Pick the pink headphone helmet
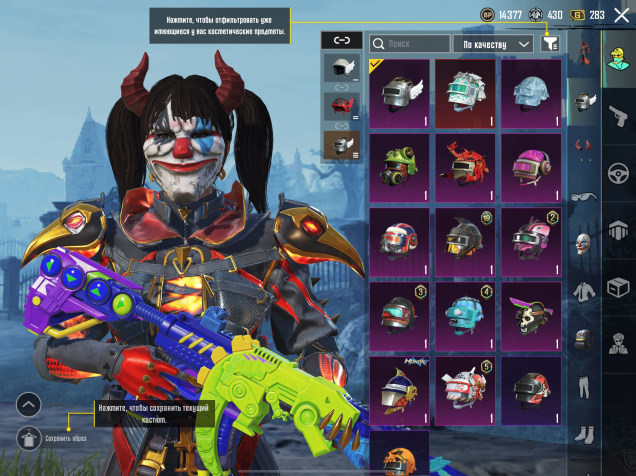This screenshot has width=636, height=476. click(x=531, y=166)
